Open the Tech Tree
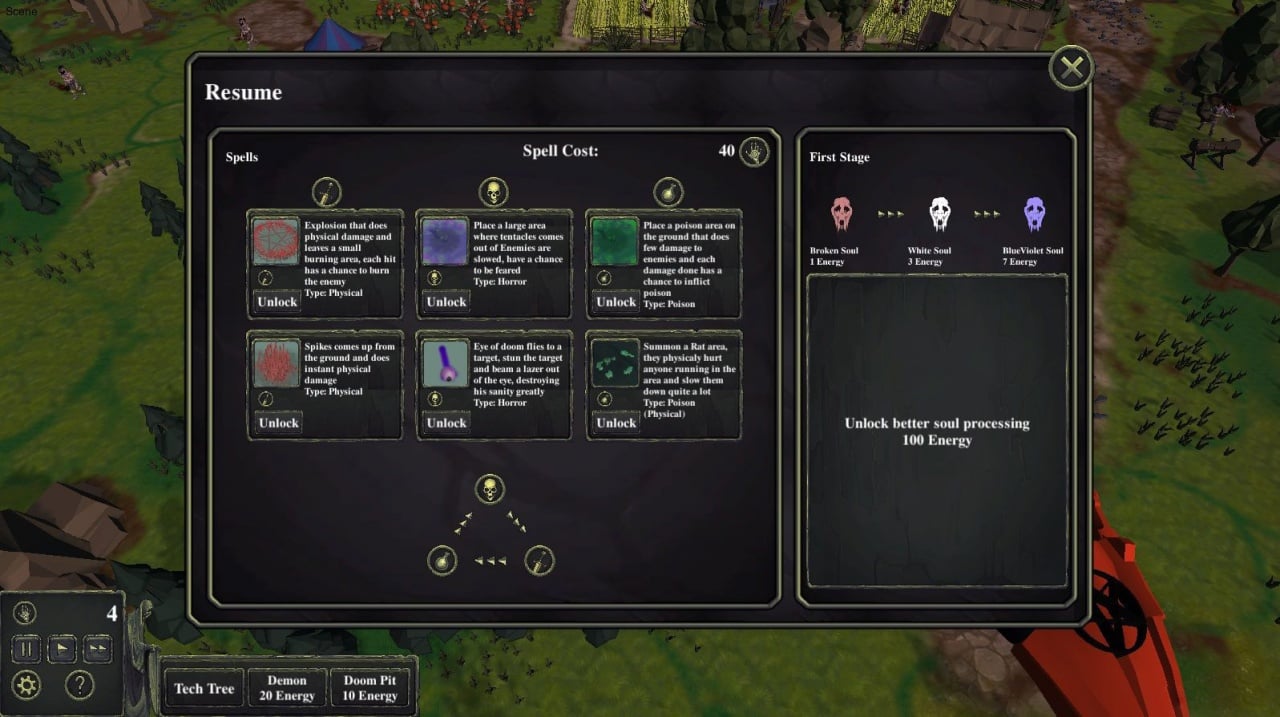This screenshot has height=717, width=1280. pos(204,688)
